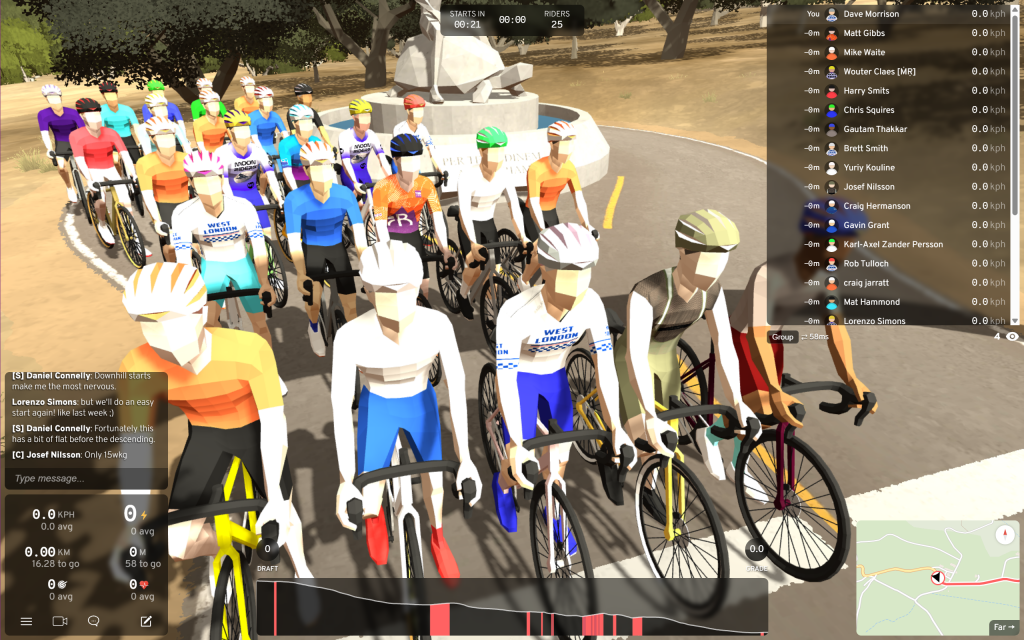
Task: Open the chat speech bubble icon
Action: tap(94, 621)
